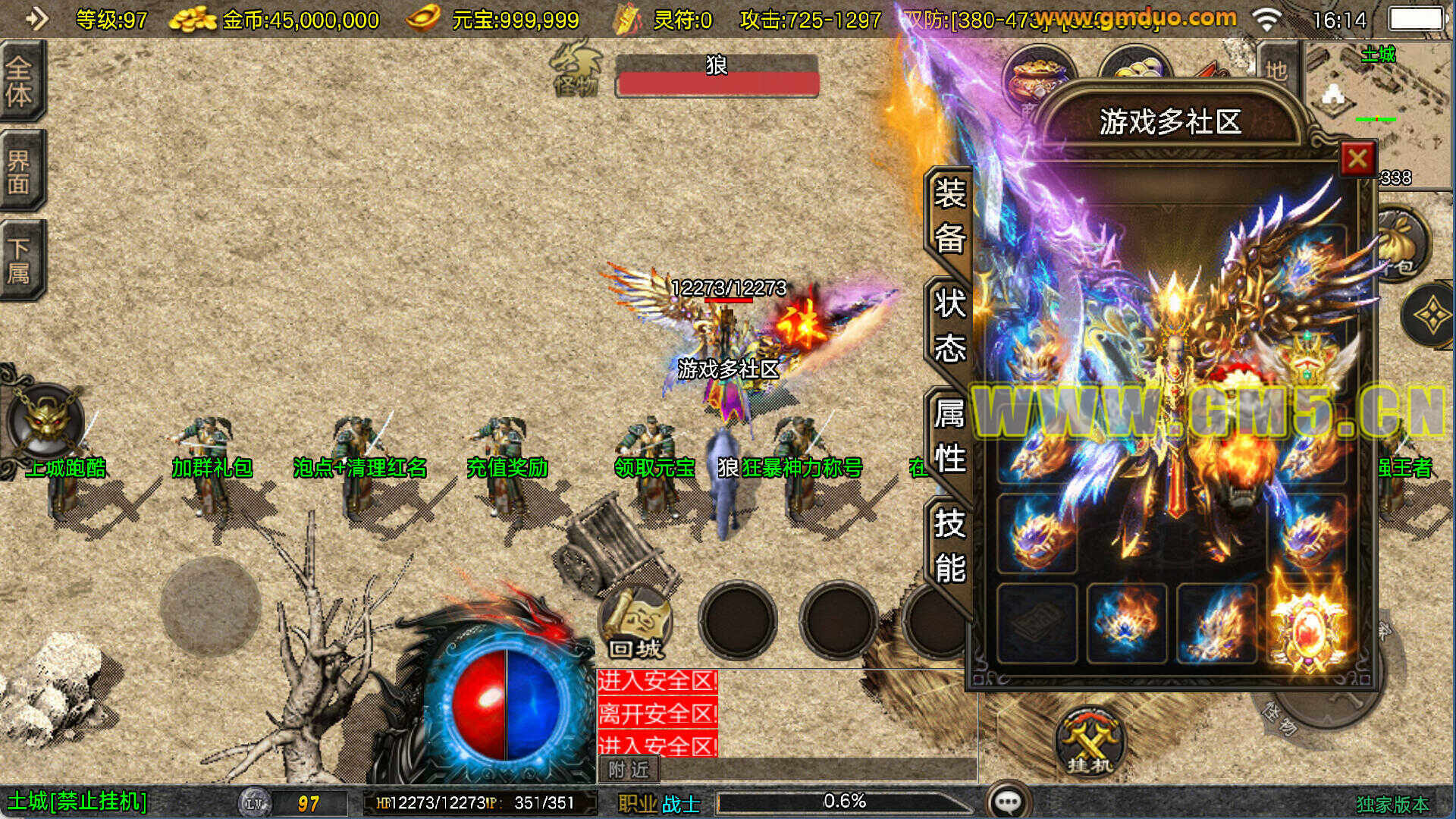Switch to the 装备 equipment tab
The image size is (1456, 819).
[x=949, y=215]
